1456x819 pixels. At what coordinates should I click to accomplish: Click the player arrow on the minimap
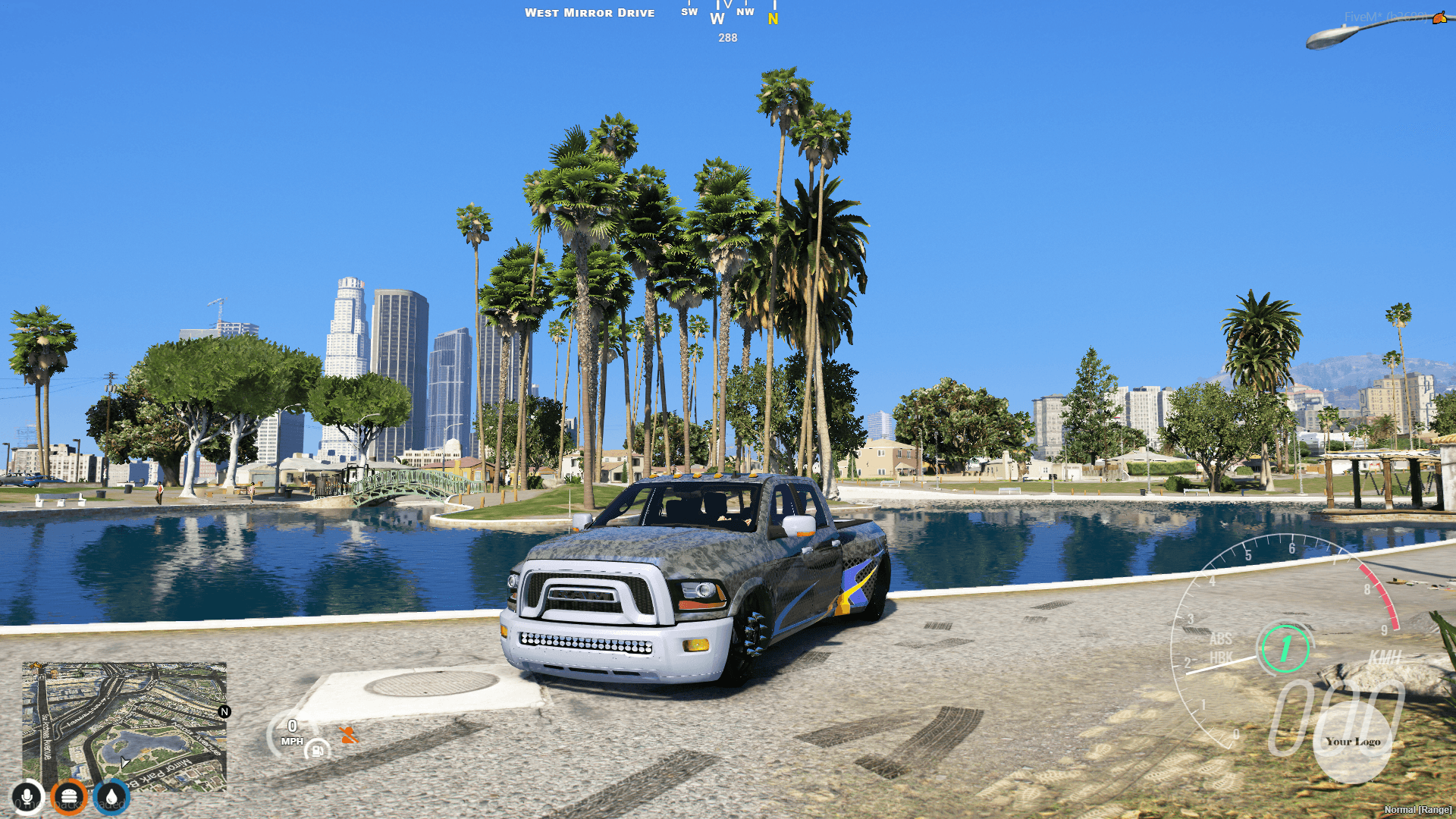point(123,761)
